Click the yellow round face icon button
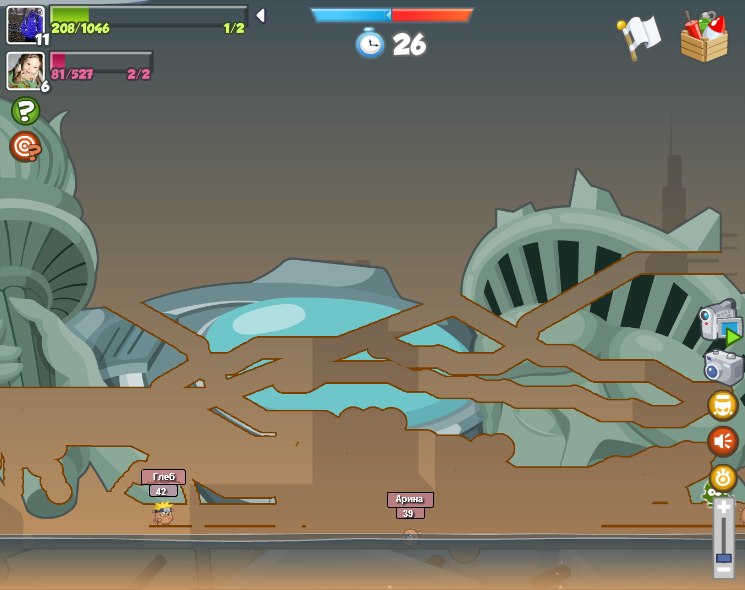Viewport: 745px width, 590px height. (723, 405)
